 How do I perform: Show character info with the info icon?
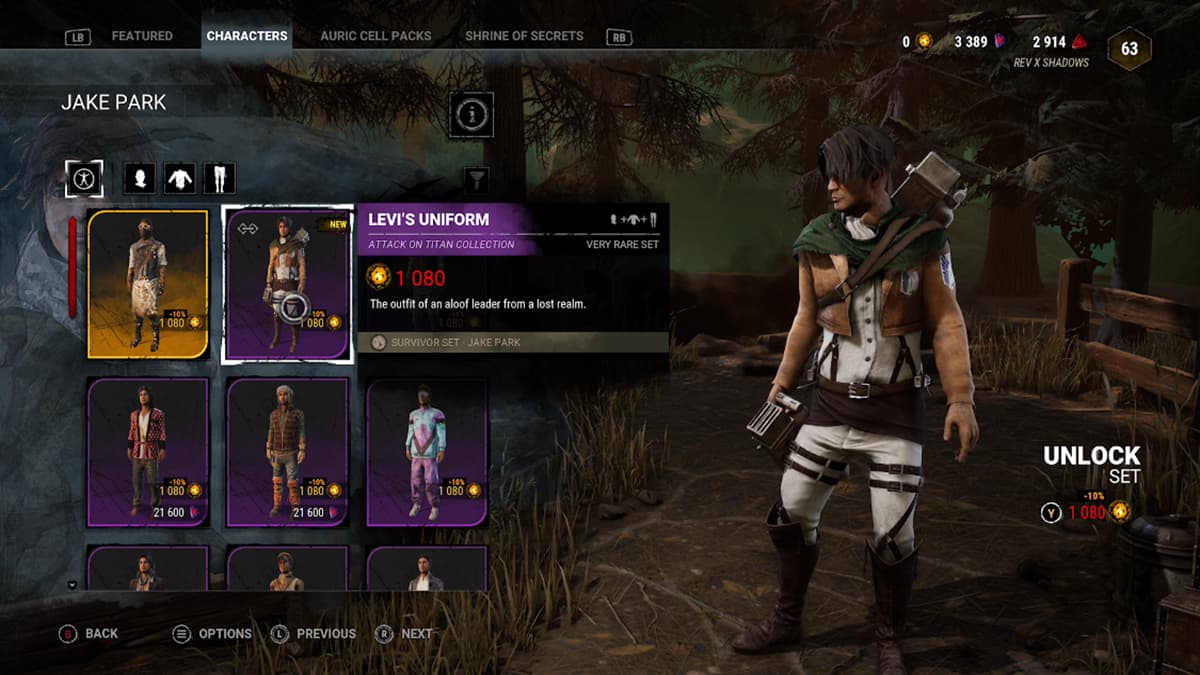(x=470, y=114)
